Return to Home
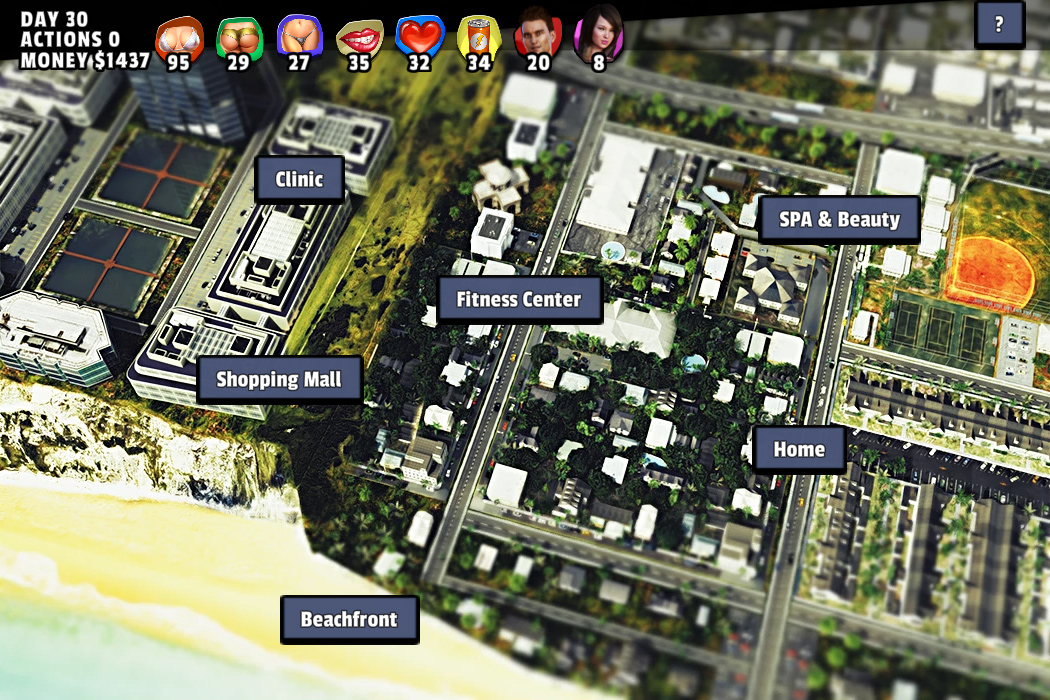The image size is (1050, 700). pyautogui.click(x=799, y=449)
